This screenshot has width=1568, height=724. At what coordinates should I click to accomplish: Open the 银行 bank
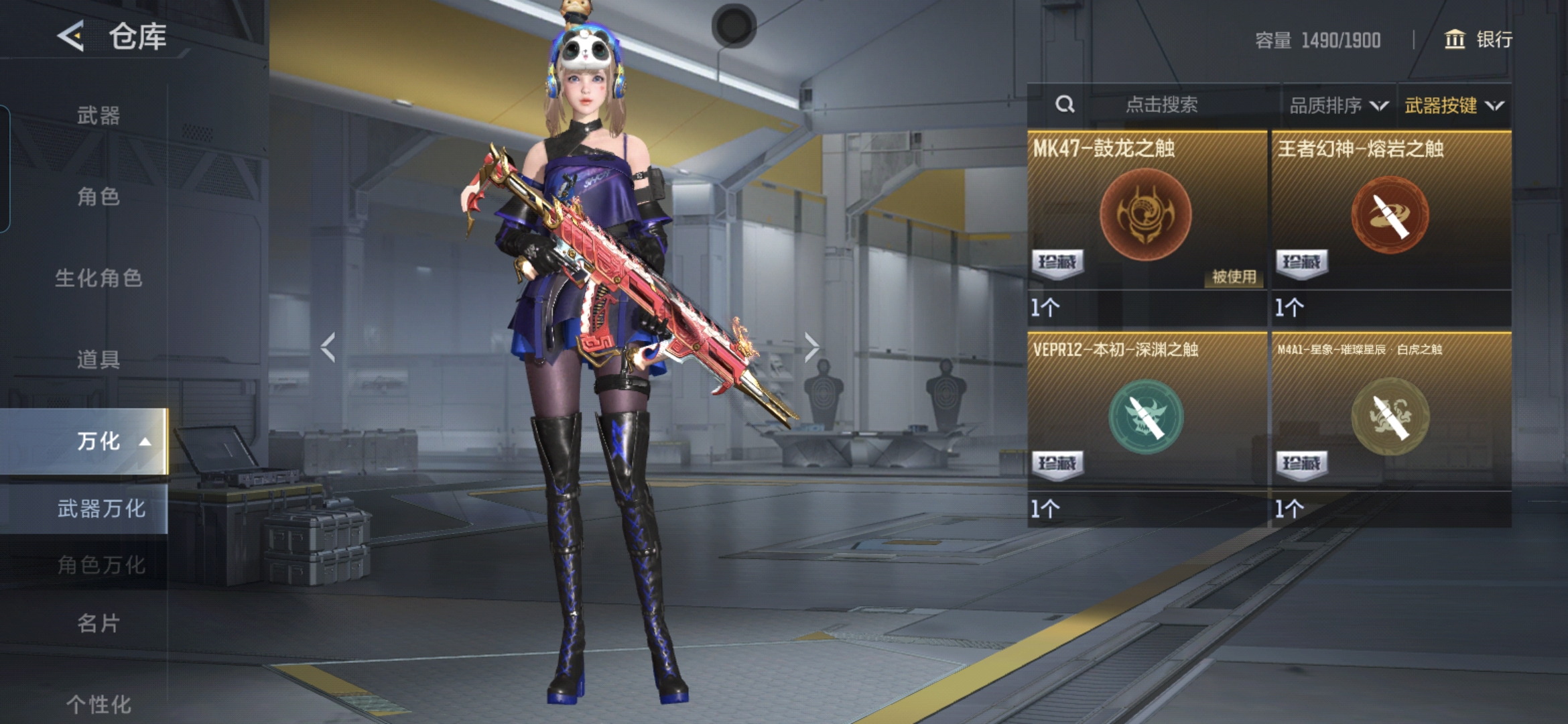pyautogui.click(x=1478, y=40)
